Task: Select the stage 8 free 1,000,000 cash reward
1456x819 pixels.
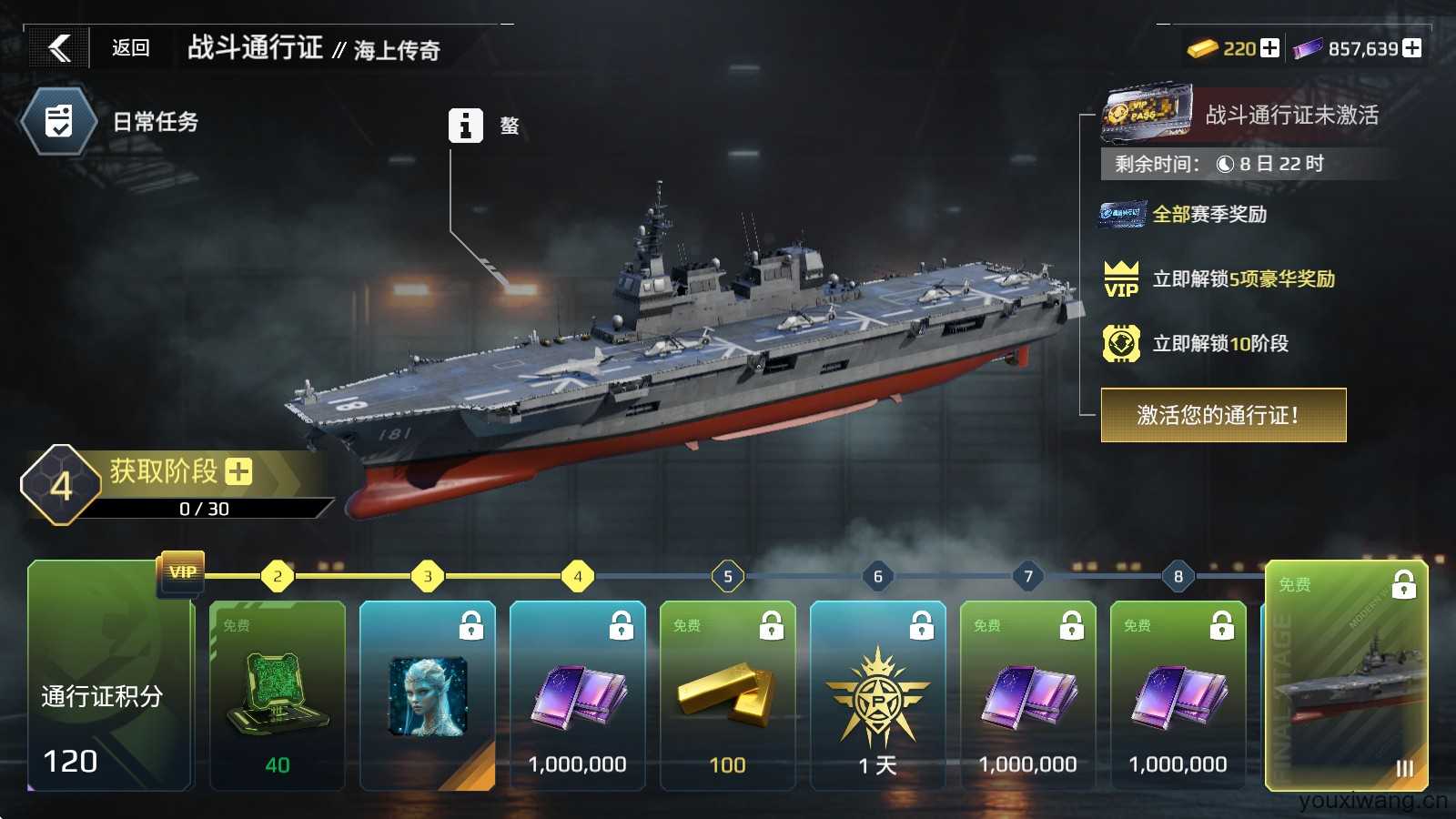Action: pos(1178,696)
